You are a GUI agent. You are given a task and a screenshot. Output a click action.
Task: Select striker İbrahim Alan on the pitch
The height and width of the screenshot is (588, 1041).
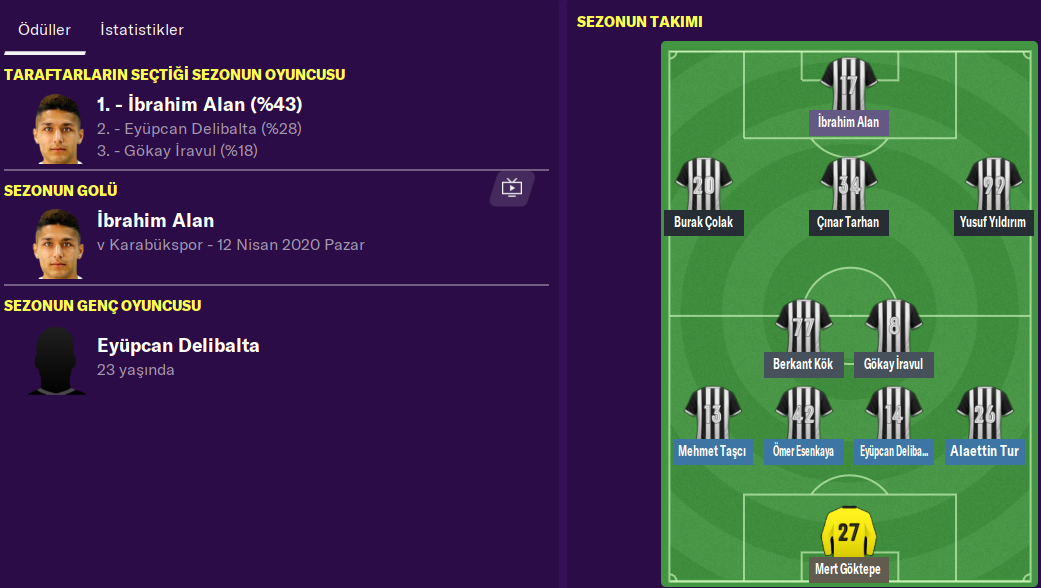[x=848, y=122]
